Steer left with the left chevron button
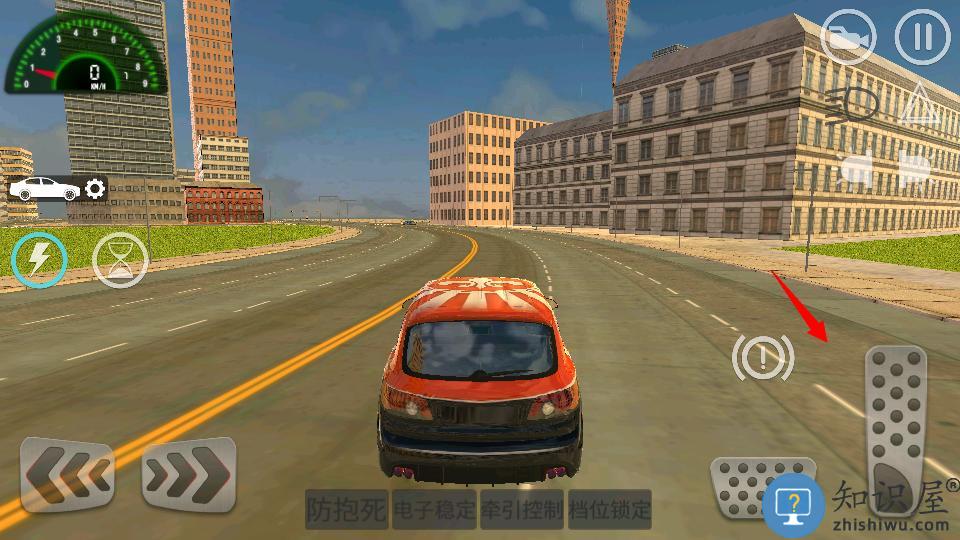 [68, 475]
